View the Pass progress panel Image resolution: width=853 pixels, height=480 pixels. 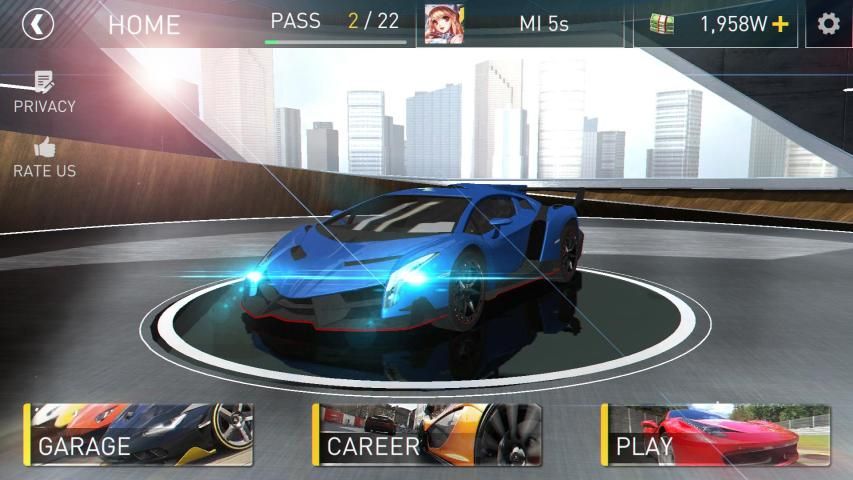pos(335,25)
